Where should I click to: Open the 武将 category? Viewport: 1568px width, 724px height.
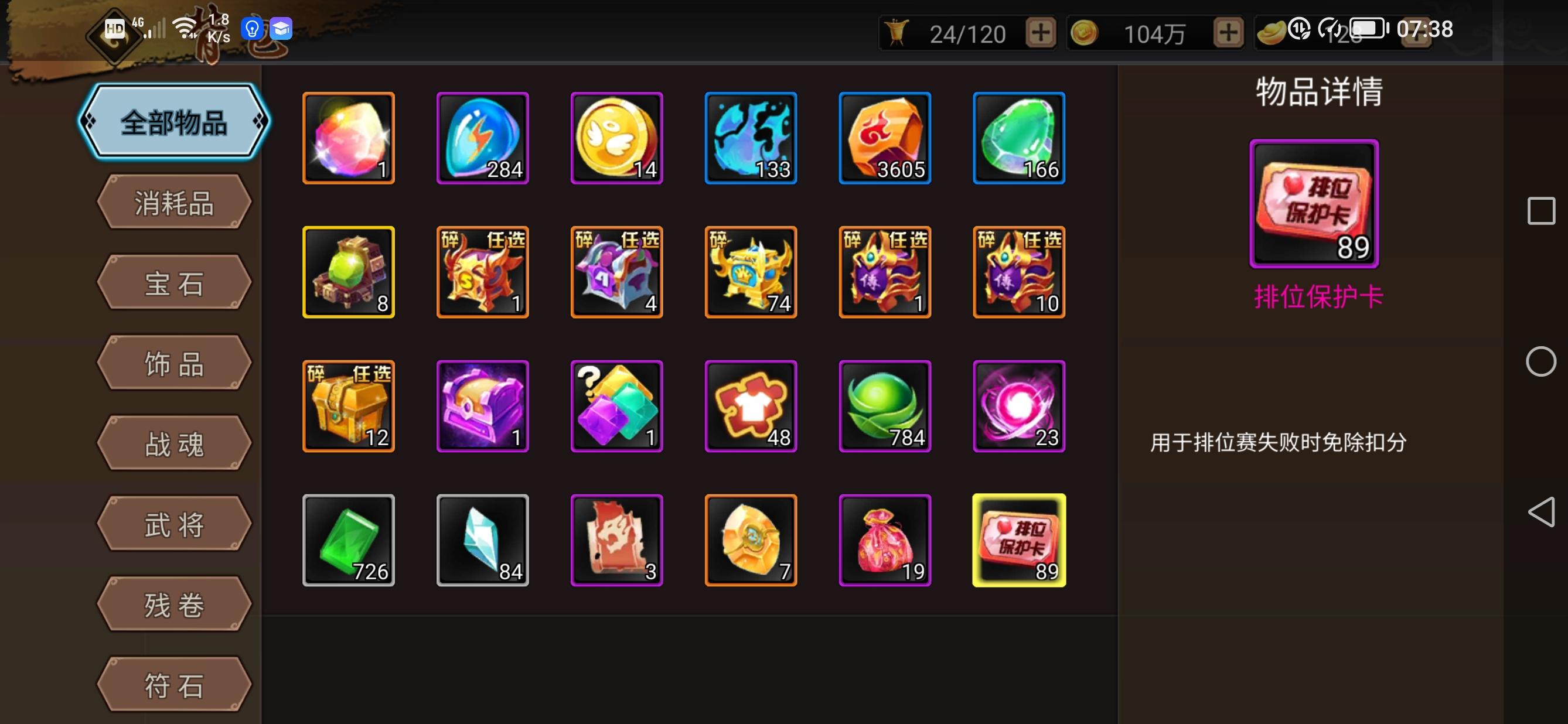[x=173, y=522]
